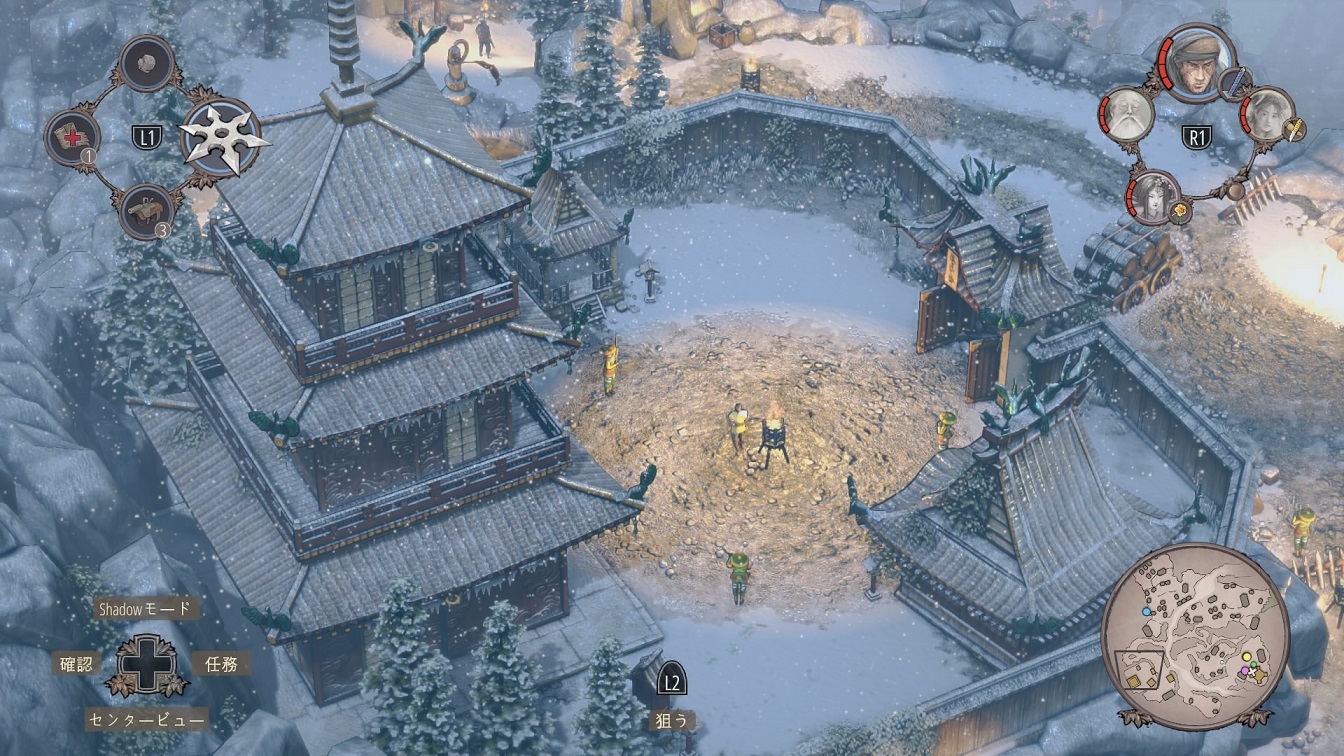Open the 任務 mission list
Viewport: 1344px width, 756px height.
(x=221, y=663)
